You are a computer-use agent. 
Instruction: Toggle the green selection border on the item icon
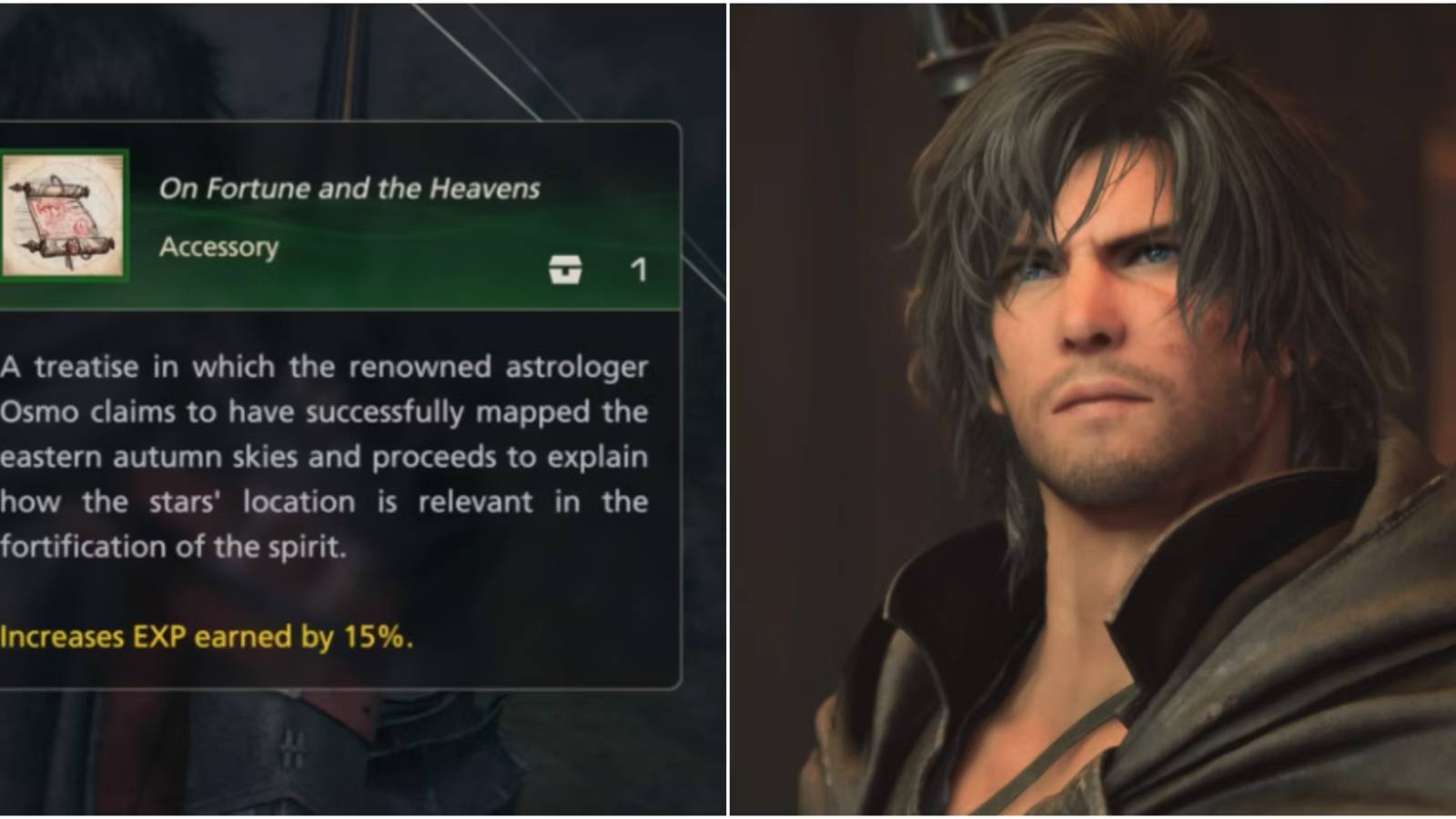(x=64, y=216)
